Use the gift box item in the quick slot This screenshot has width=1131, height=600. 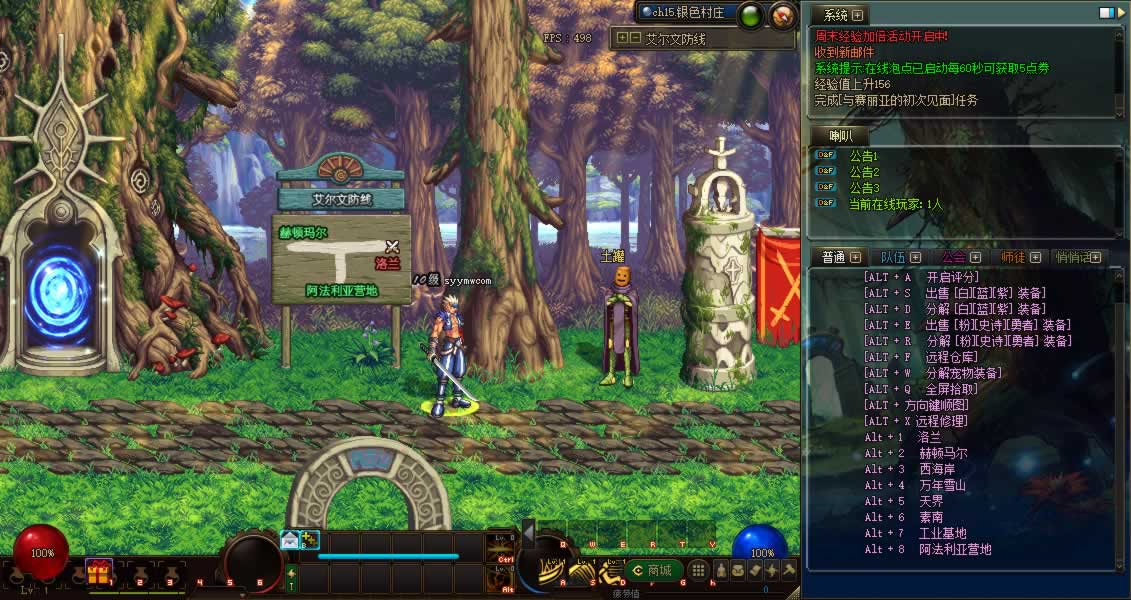(x=98, y=572)
